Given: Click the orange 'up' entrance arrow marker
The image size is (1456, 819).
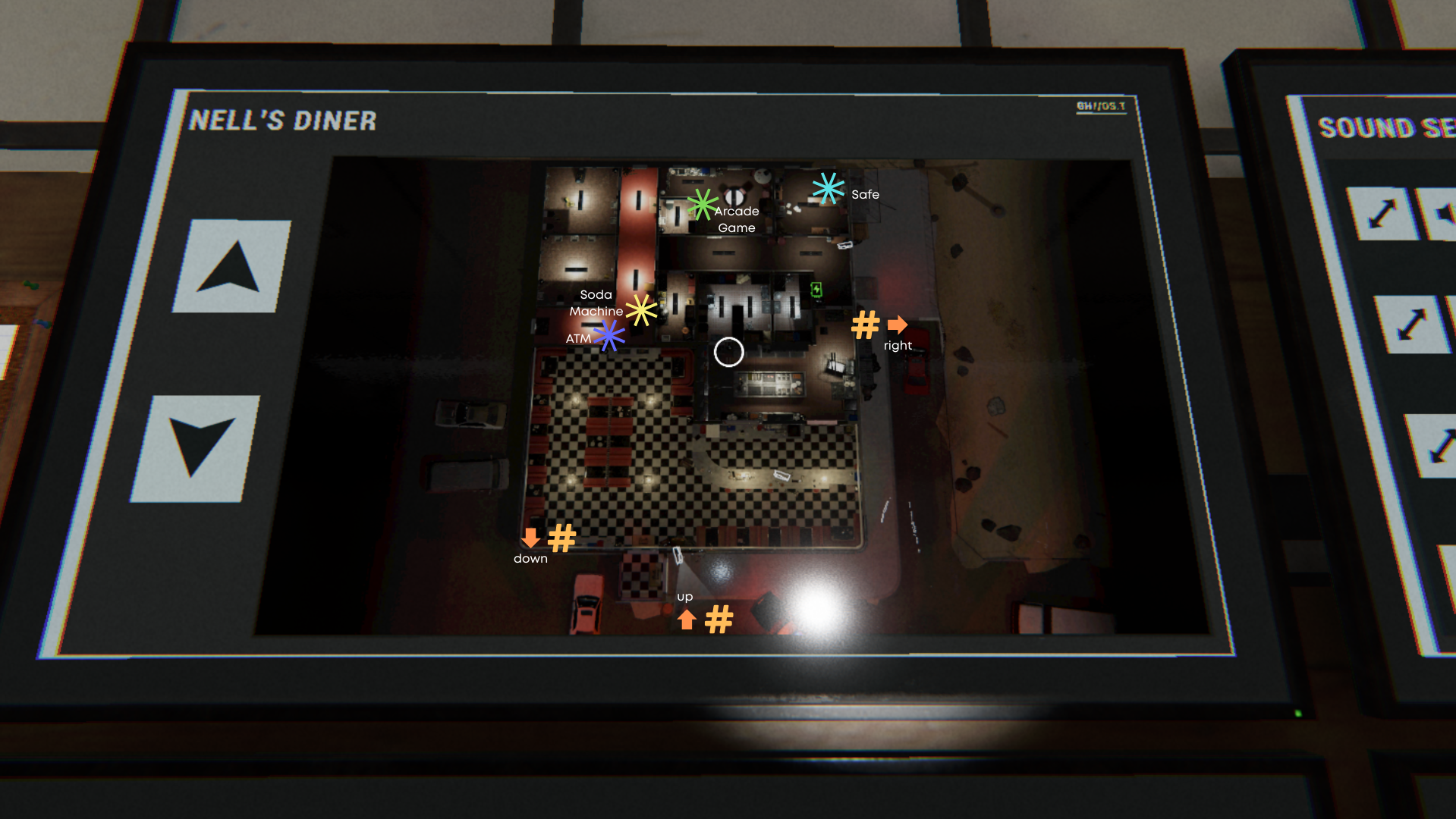Looking at the screenshot, I should tap(685, 620).
